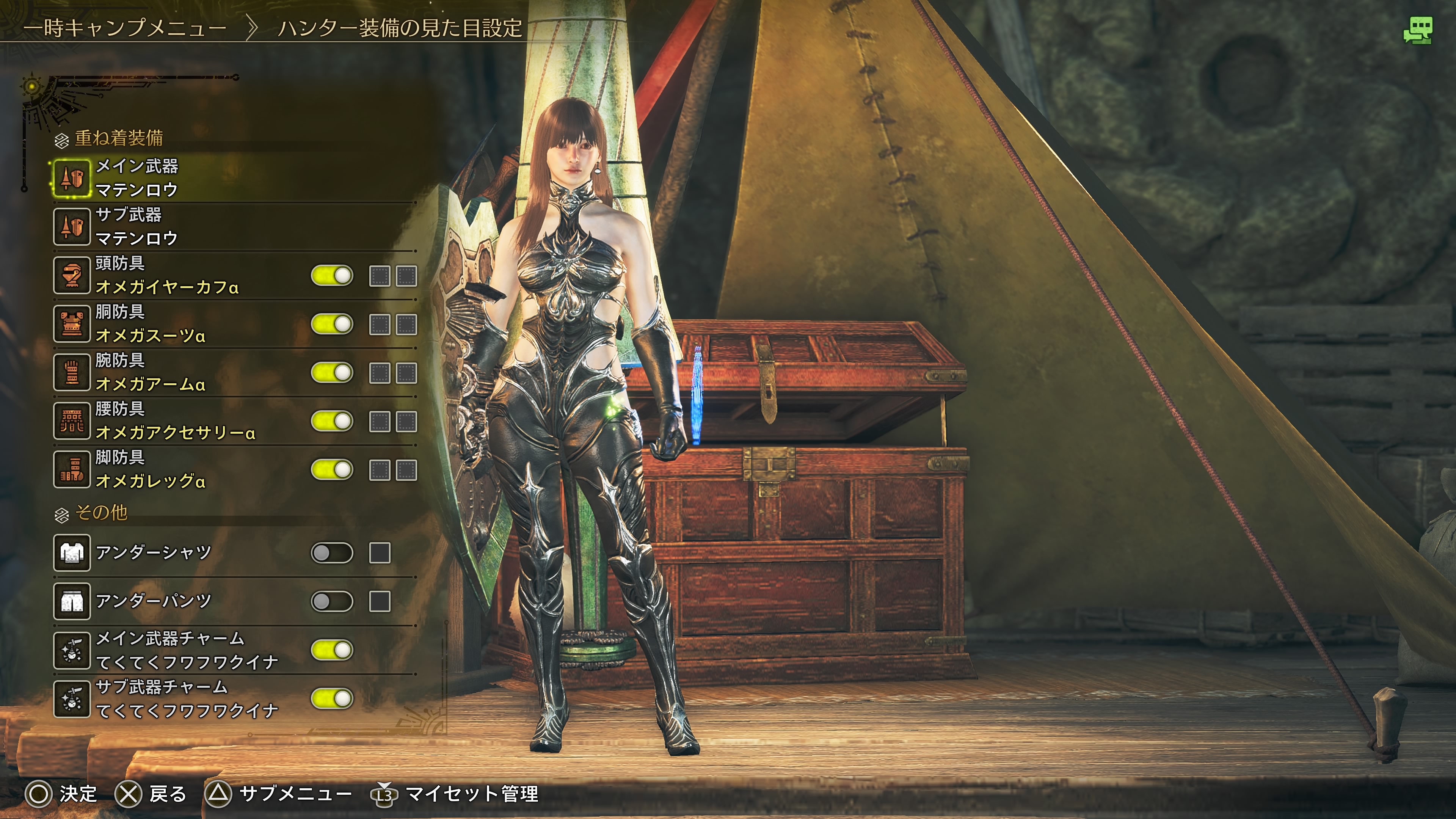1456x819 pixels.
Task: Enable the アンダーシャツ toggle
Action: (x=332, y=553)
